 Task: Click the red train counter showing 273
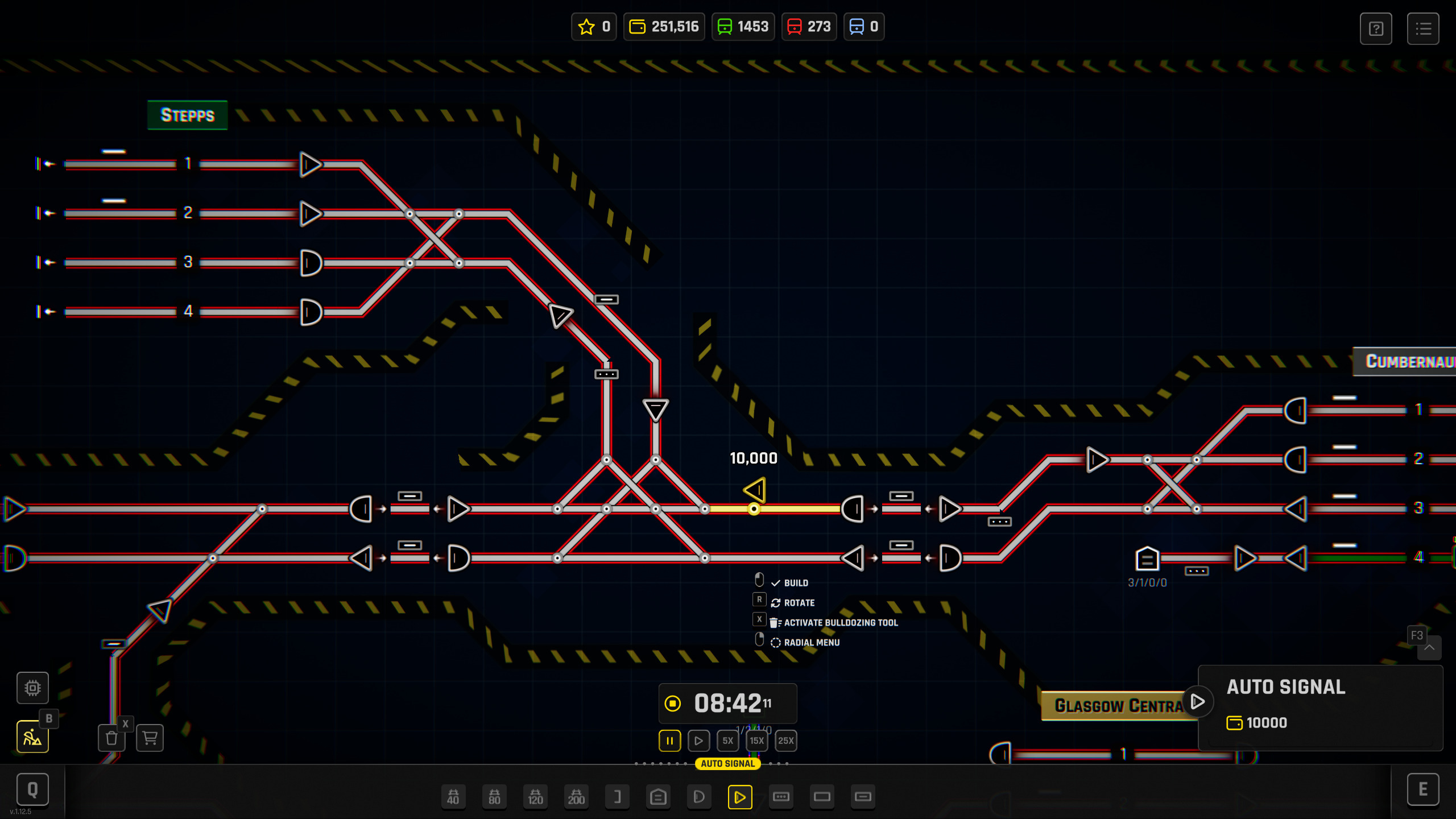click(x=809, y=26)
